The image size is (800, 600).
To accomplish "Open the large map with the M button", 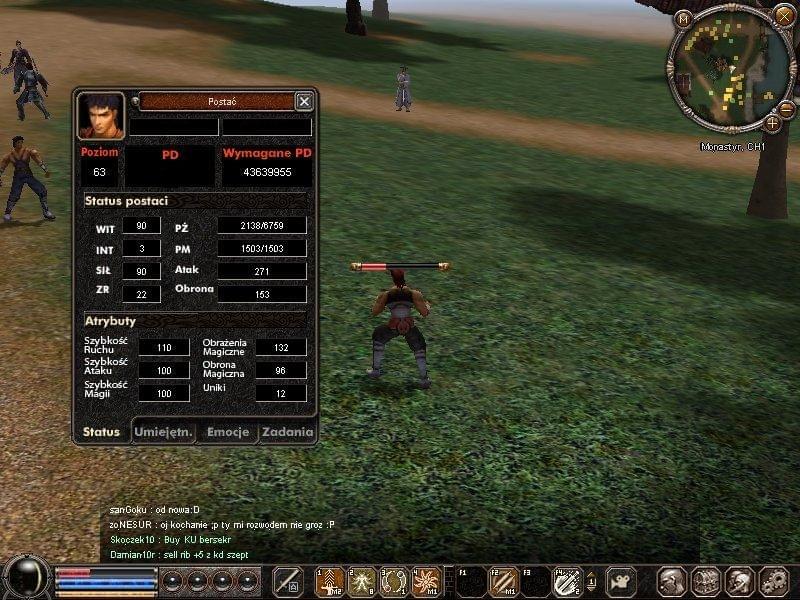I will coord(684,19).
